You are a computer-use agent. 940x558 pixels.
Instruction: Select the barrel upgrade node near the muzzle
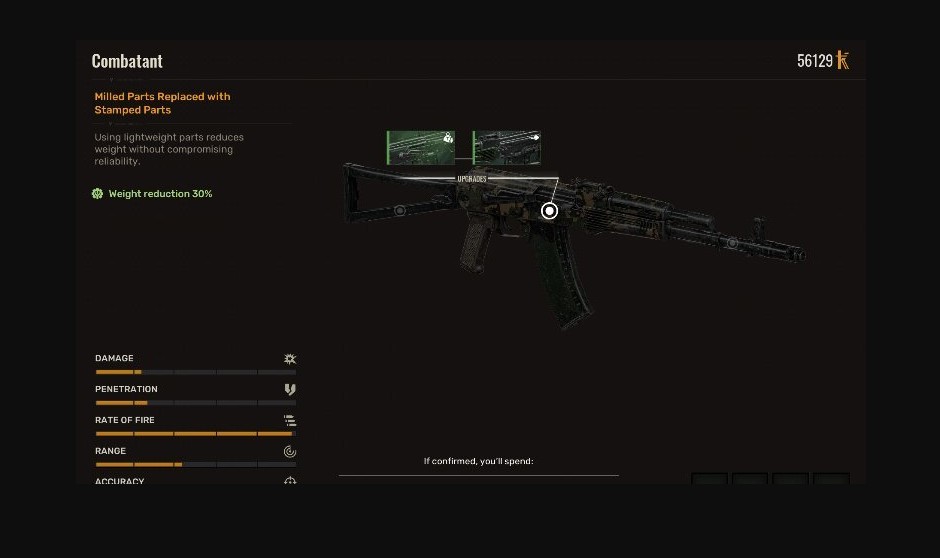(x=732, y=243)
